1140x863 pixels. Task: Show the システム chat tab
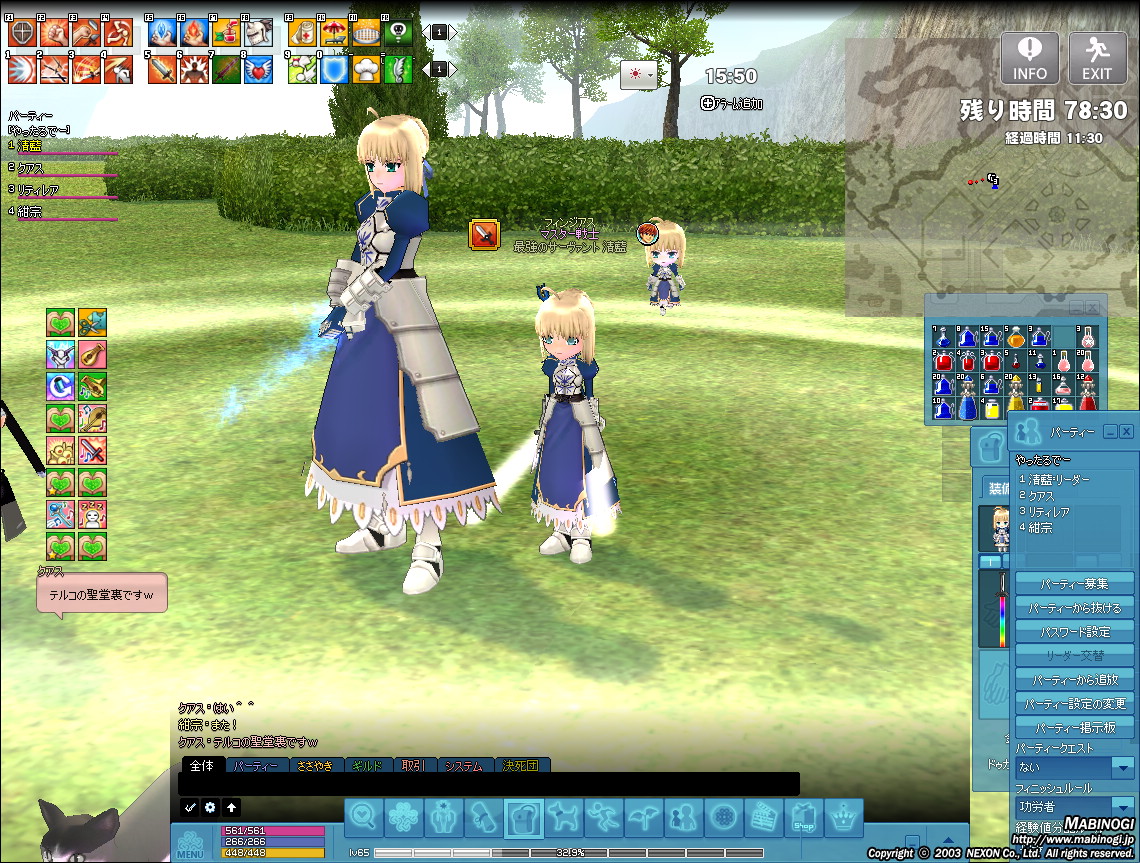[463, 766]
